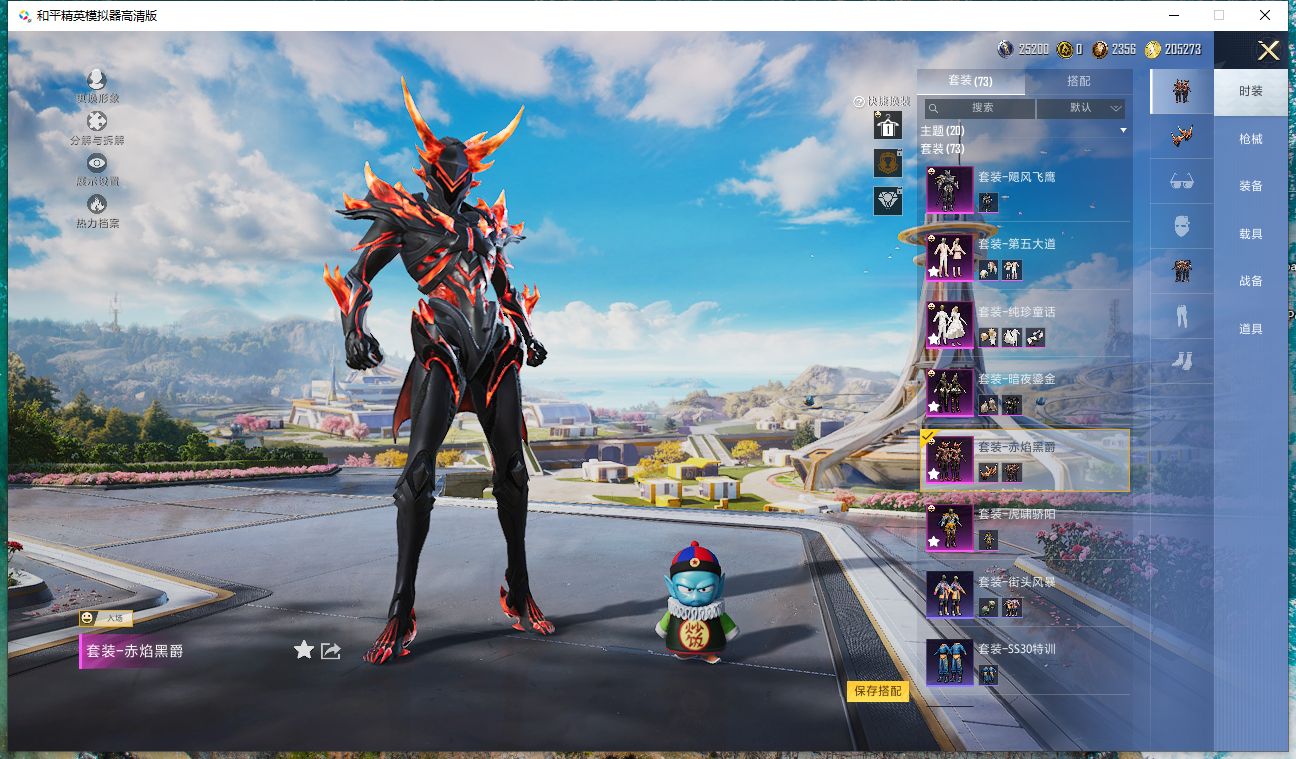
Task: Select the 套装-暗夜鎏金 outfit
Action: tap(1024, 391)
